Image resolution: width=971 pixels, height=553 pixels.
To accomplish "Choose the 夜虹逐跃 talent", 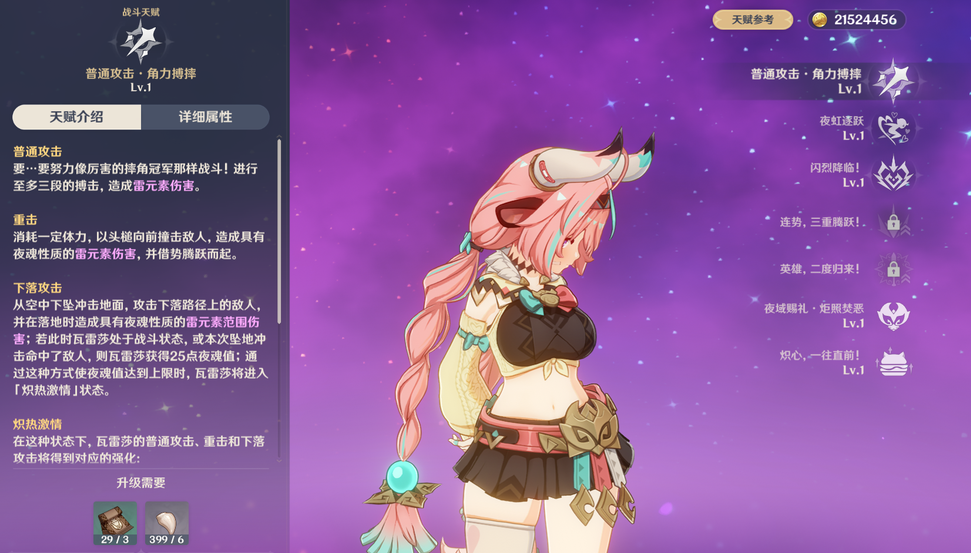I will [x=892, y=128].
